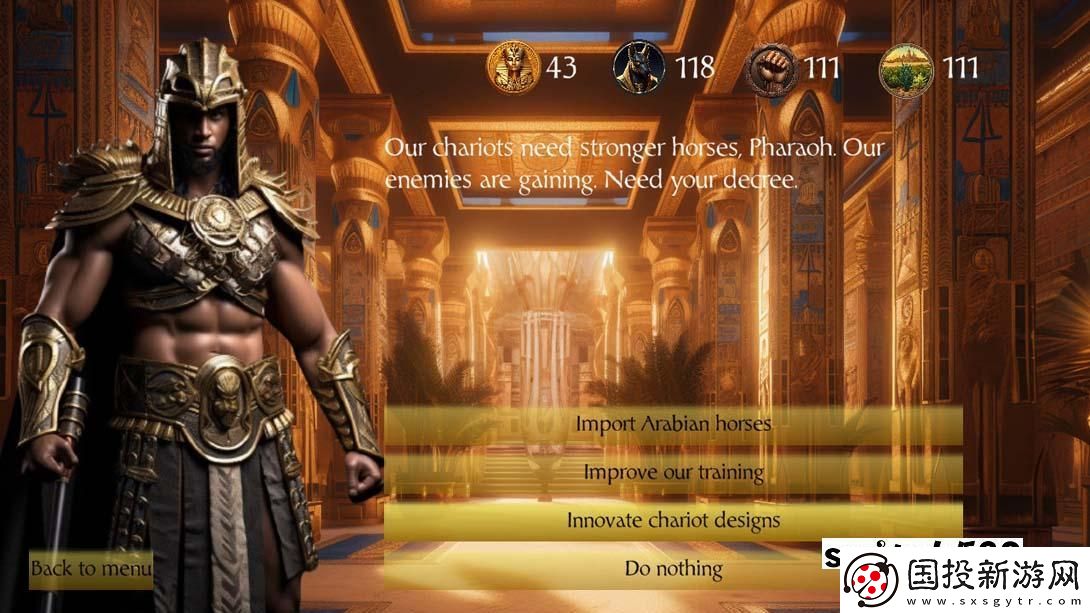Click the green farmland icon
Screen dimensions: 1090x613
coord(906,68)
